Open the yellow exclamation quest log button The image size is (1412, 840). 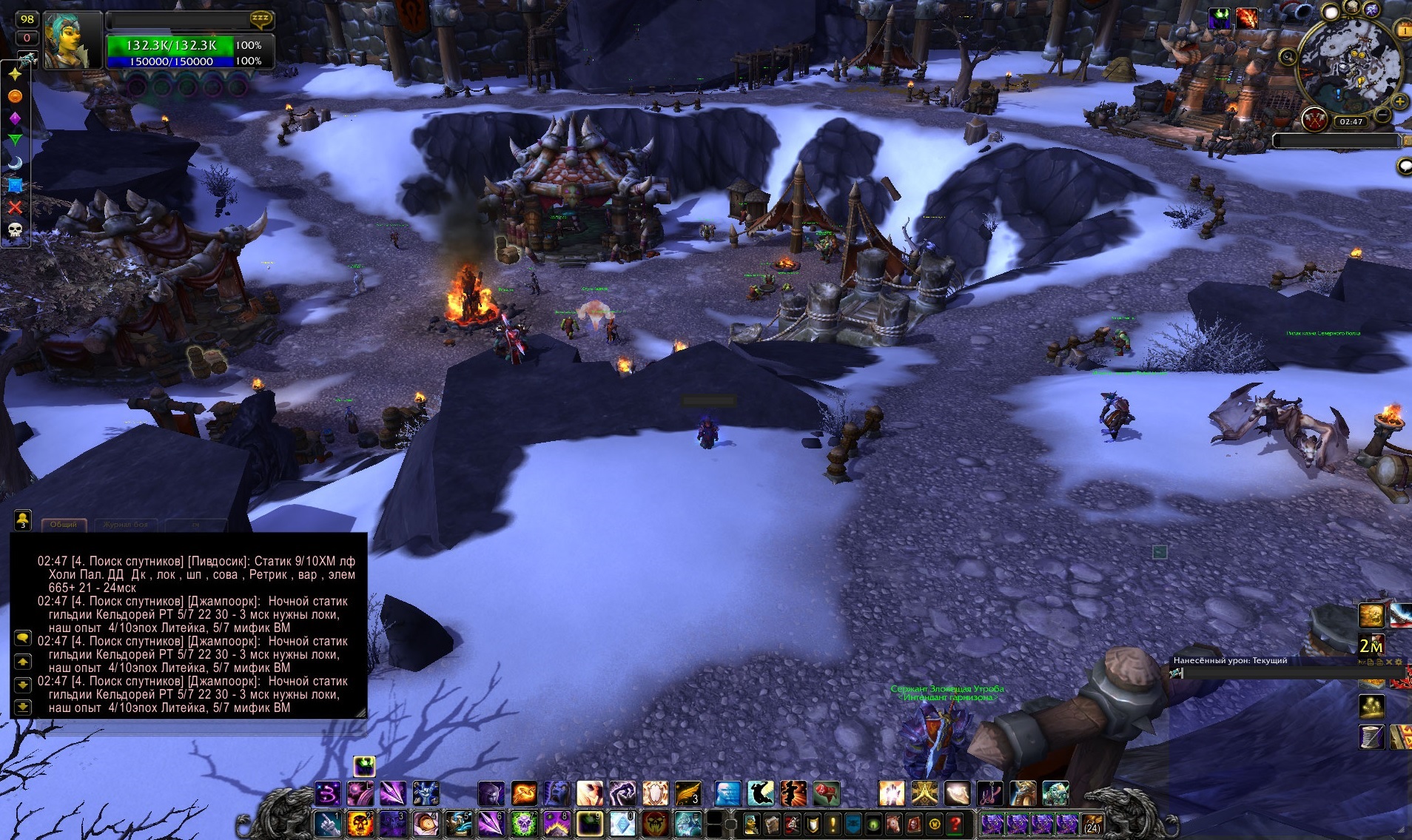(x=833, y=824)
